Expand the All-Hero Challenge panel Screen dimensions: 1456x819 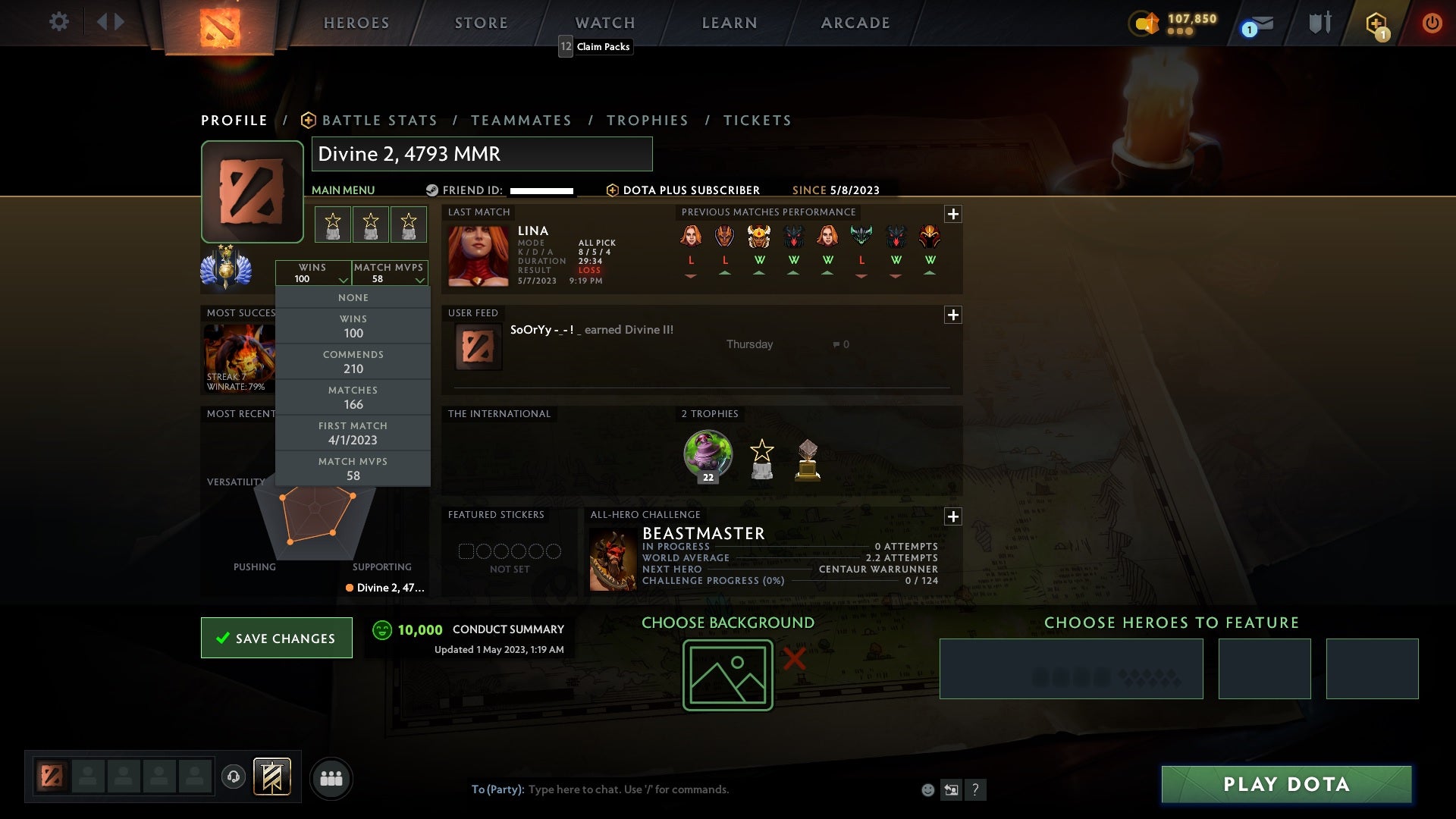pos(953,516)
